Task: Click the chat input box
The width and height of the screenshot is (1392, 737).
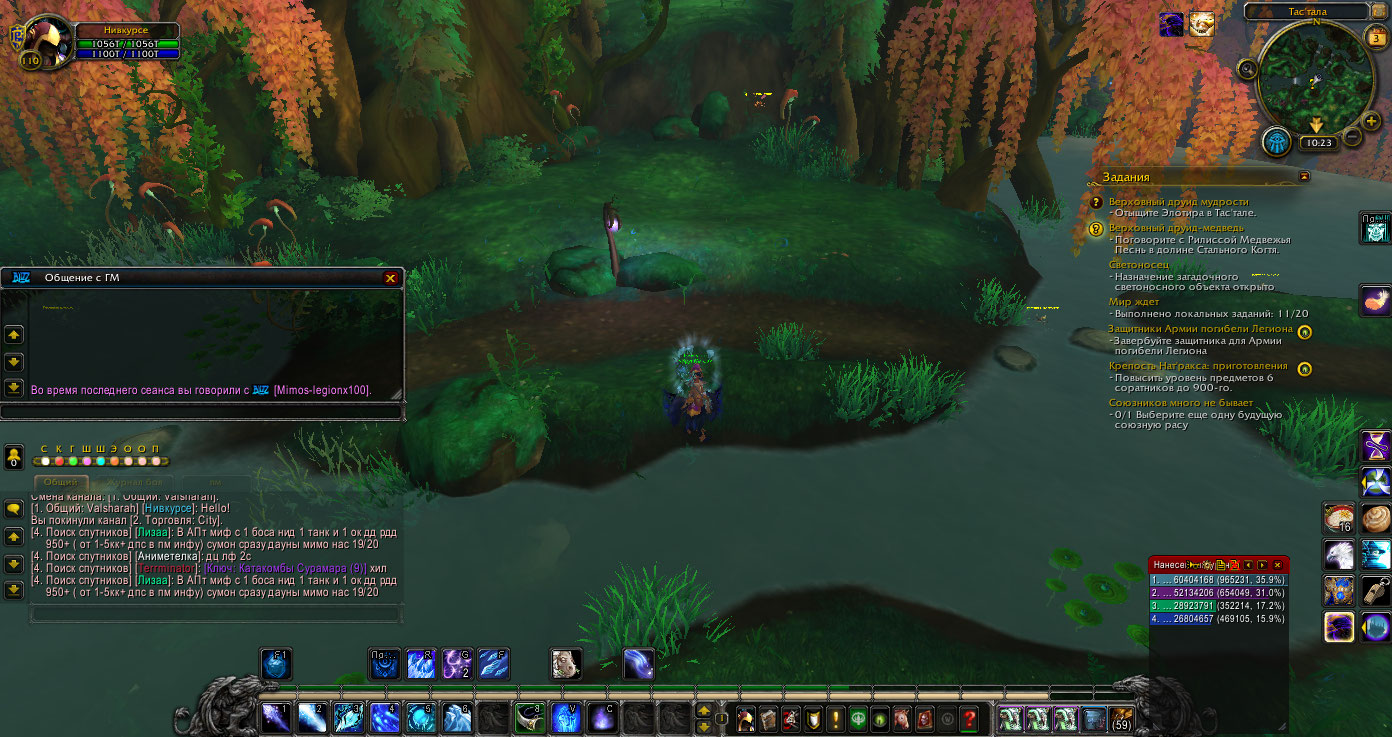Action: coord(215,613)
